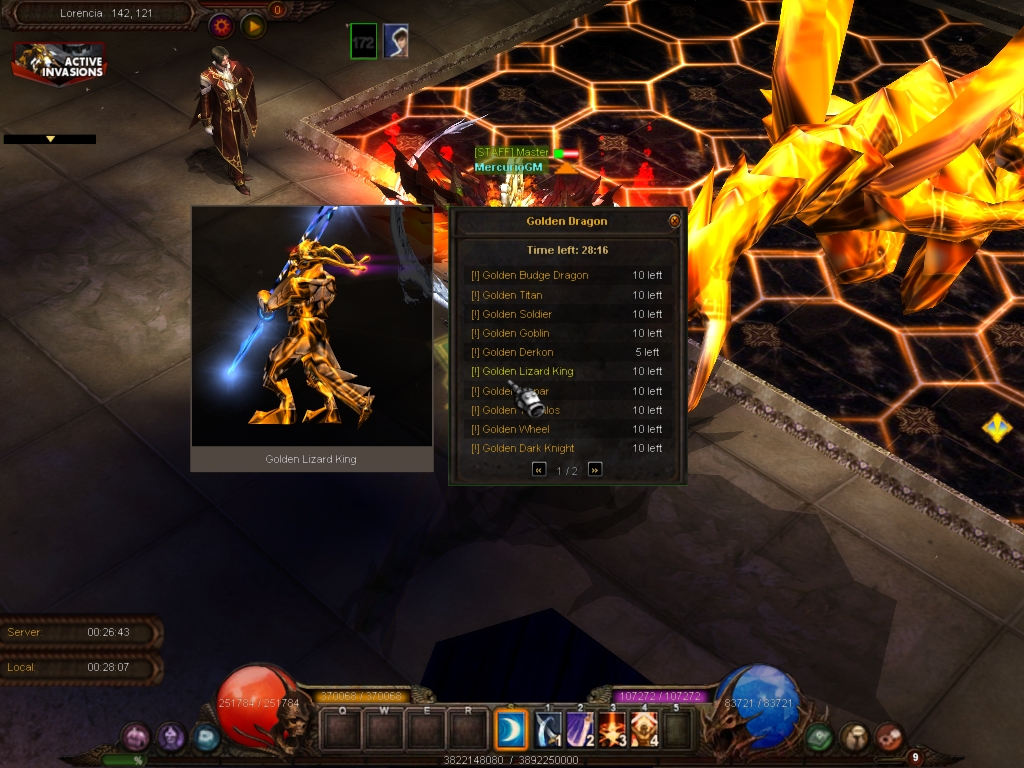Use the fiery skill in slot 3
The width and height of the screenshot is (1024, 768).
pyautogui.click(x=613, y=730)
